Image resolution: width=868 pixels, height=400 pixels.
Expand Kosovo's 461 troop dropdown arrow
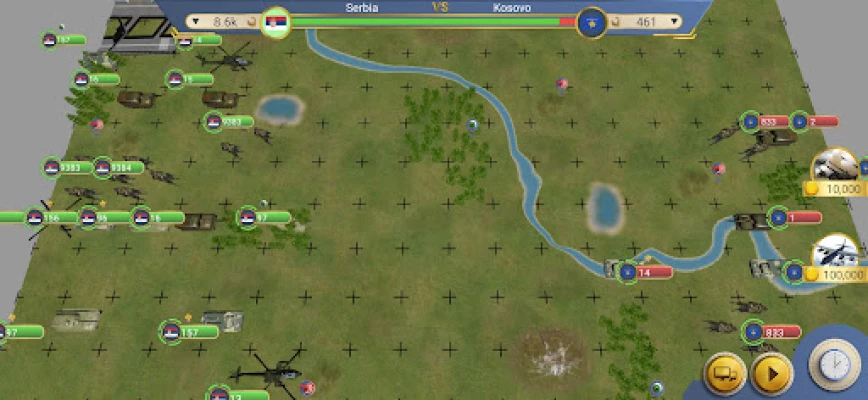[674, 20]
